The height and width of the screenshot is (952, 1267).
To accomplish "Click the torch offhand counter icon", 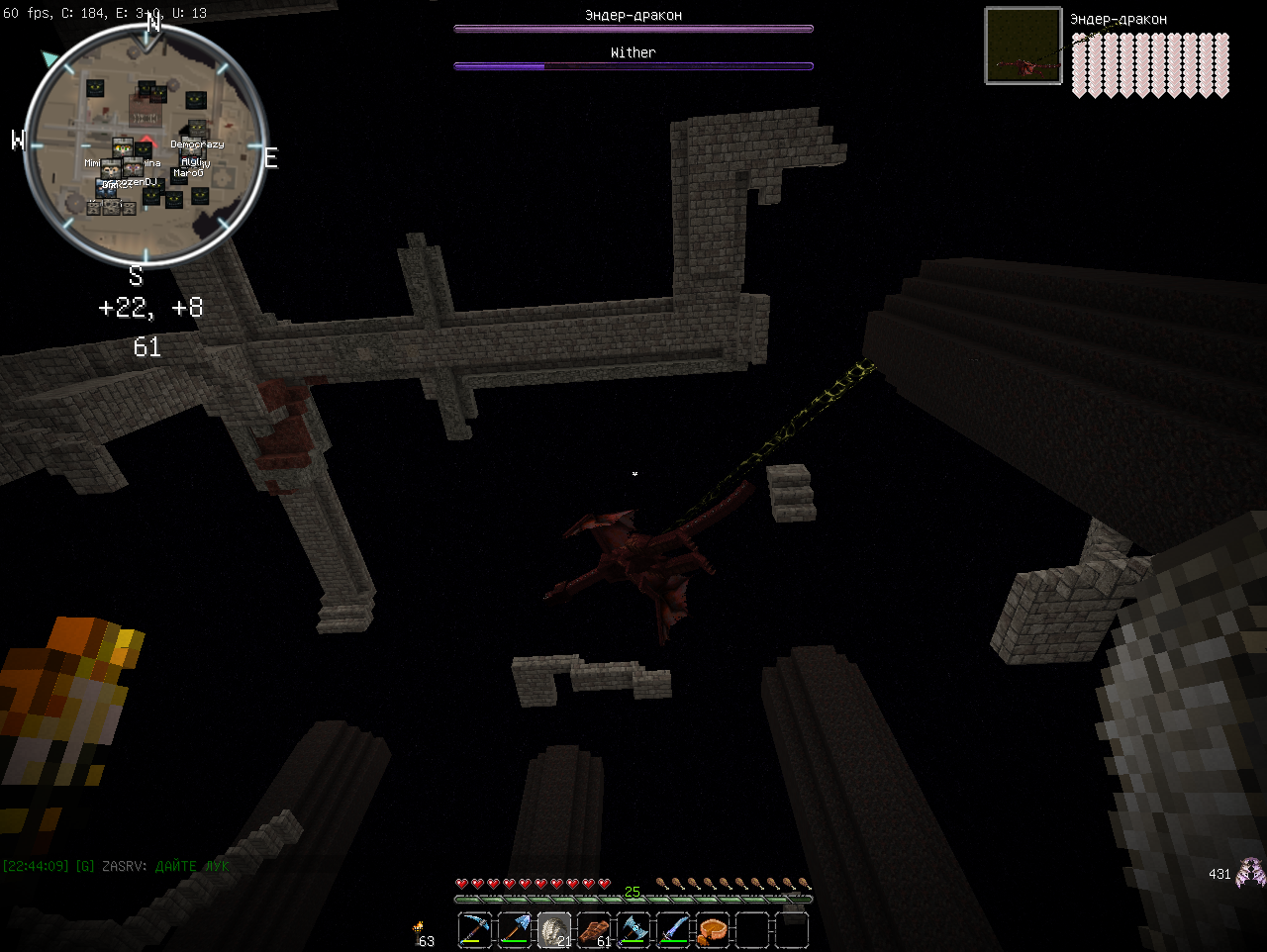I will [420, 928].
